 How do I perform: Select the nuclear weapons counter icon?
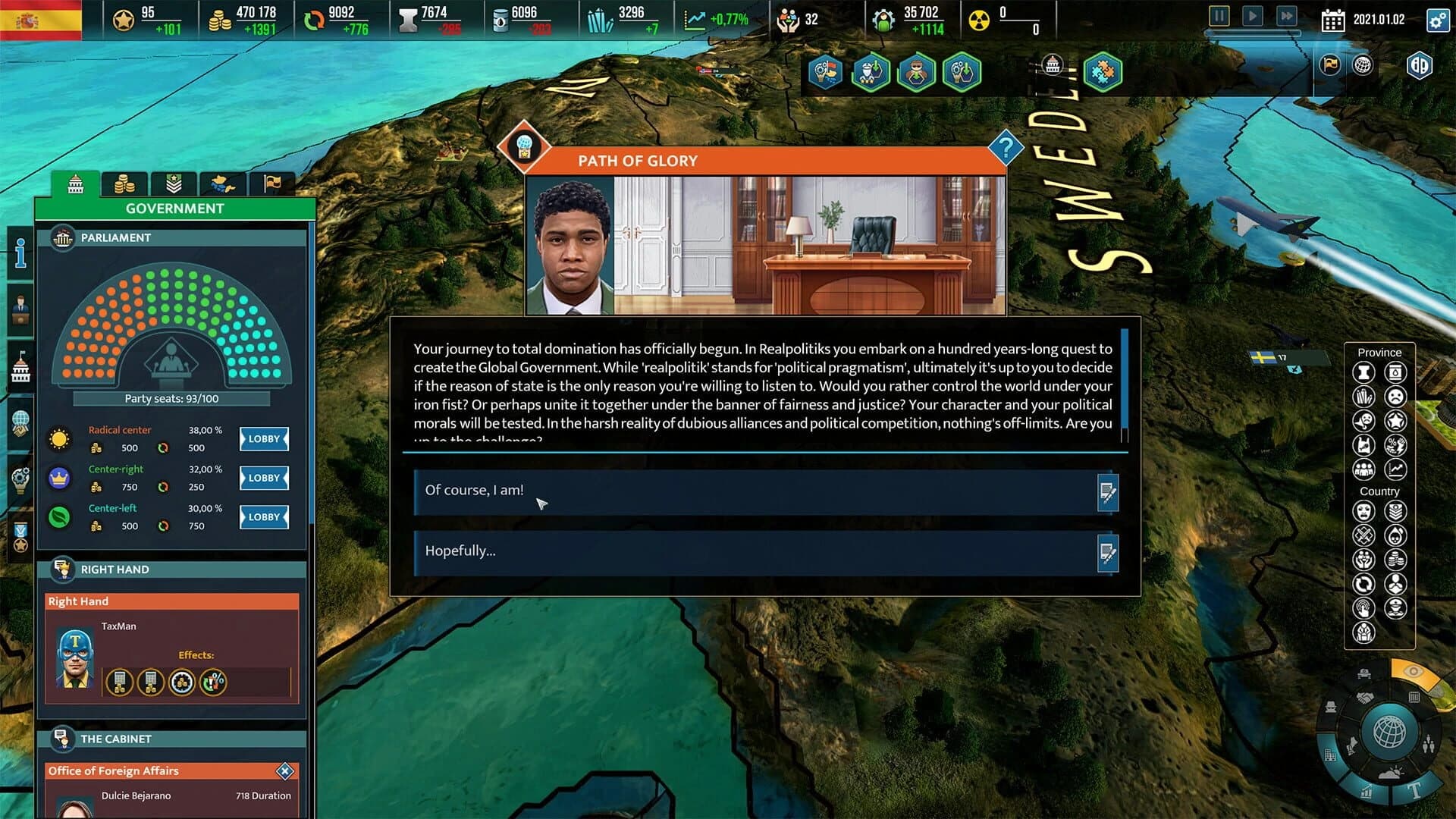coord(981,18)
